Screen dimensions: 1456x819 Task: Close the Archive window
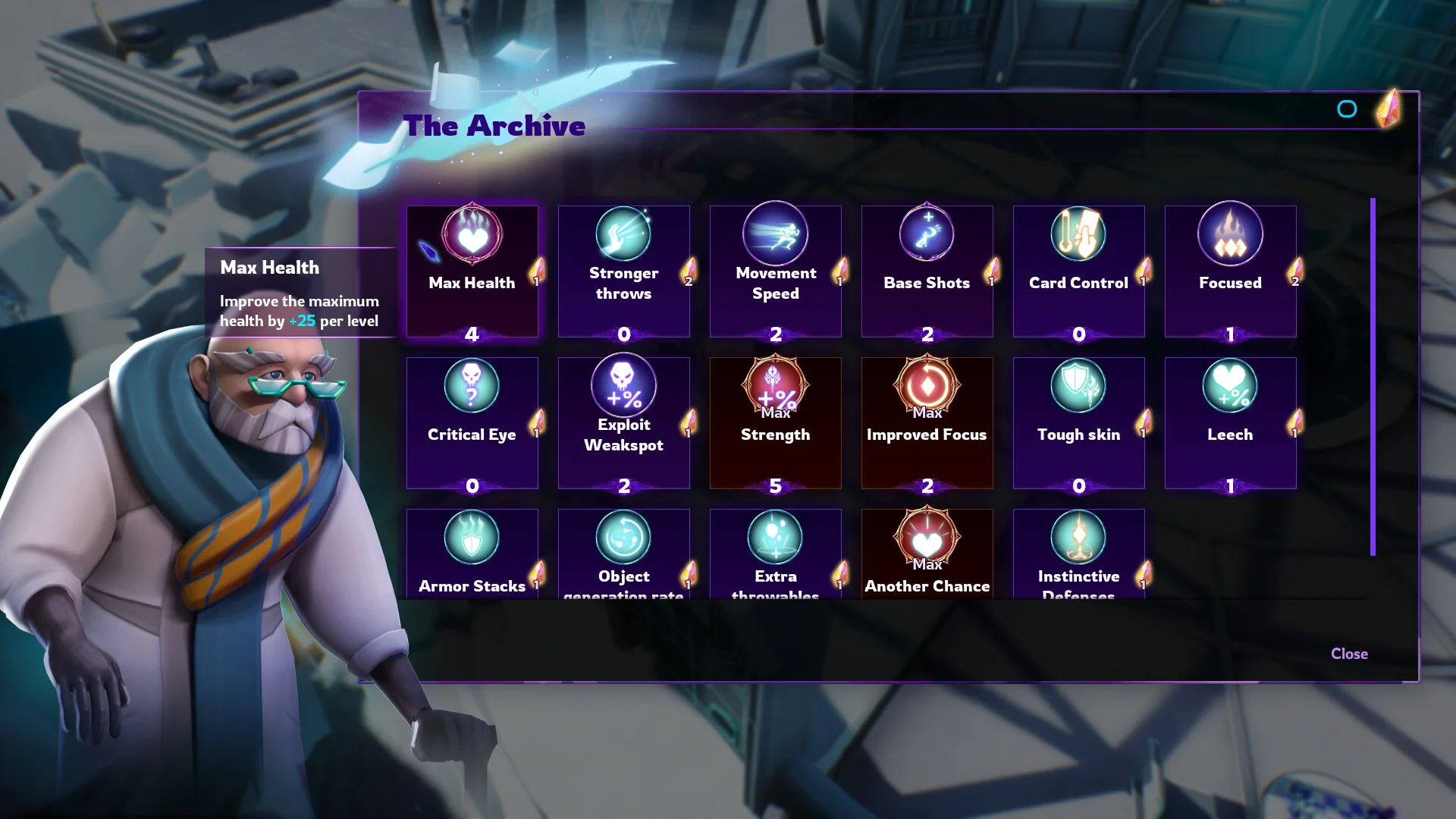coord(1349,654)
